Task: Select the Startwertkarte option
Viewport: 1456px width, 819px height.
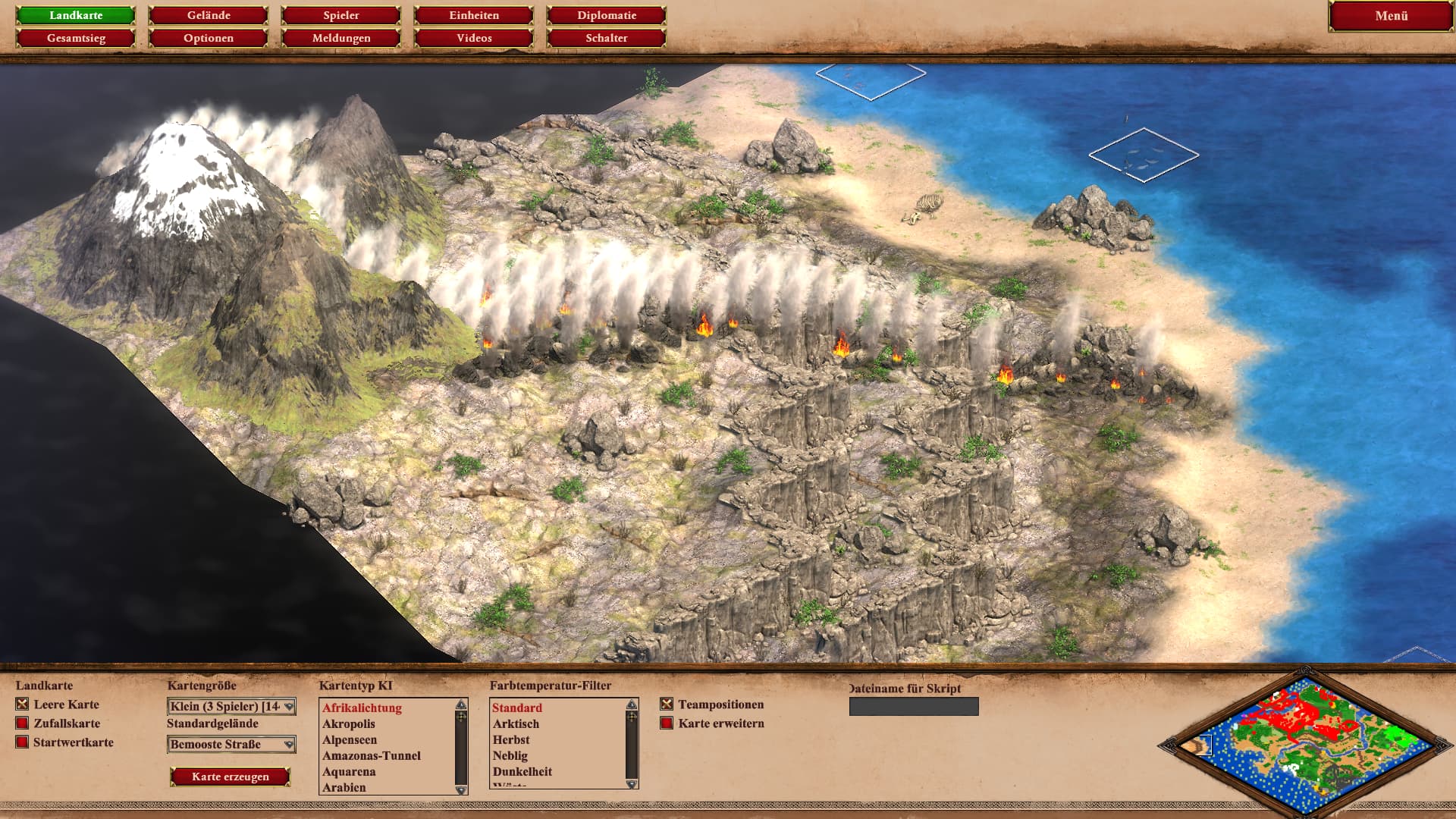Action: click(x=23, y=742)
